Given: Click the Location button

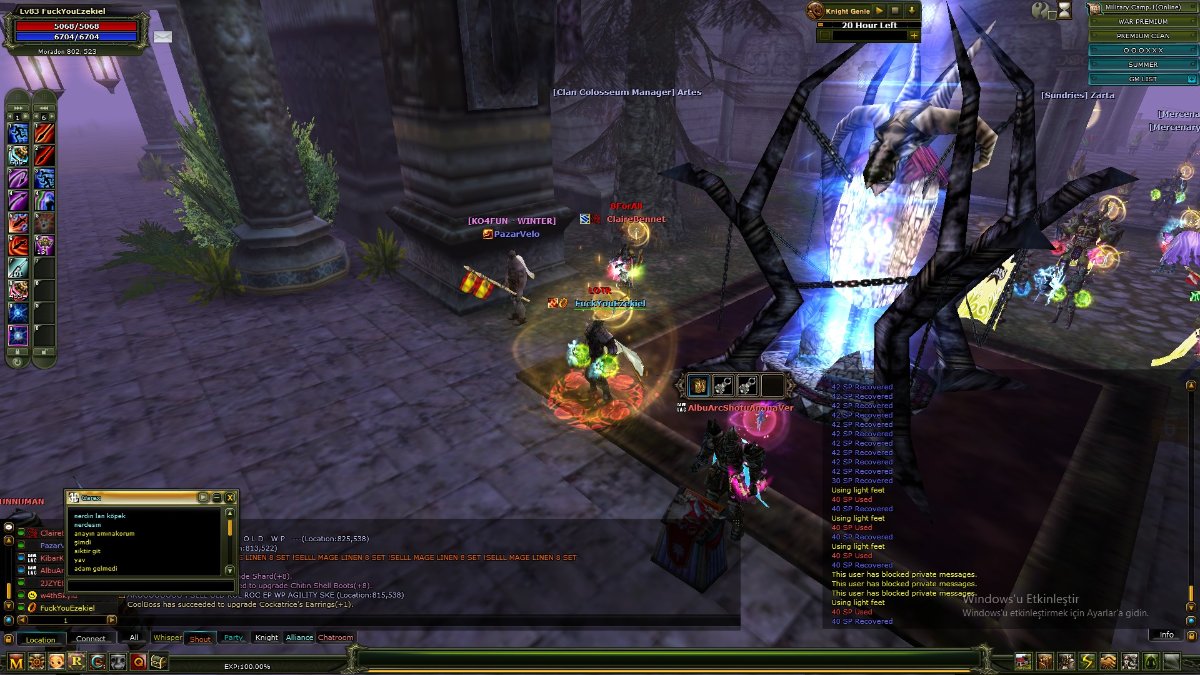Looking at the screenshot, I should click(x=41, y=639).
